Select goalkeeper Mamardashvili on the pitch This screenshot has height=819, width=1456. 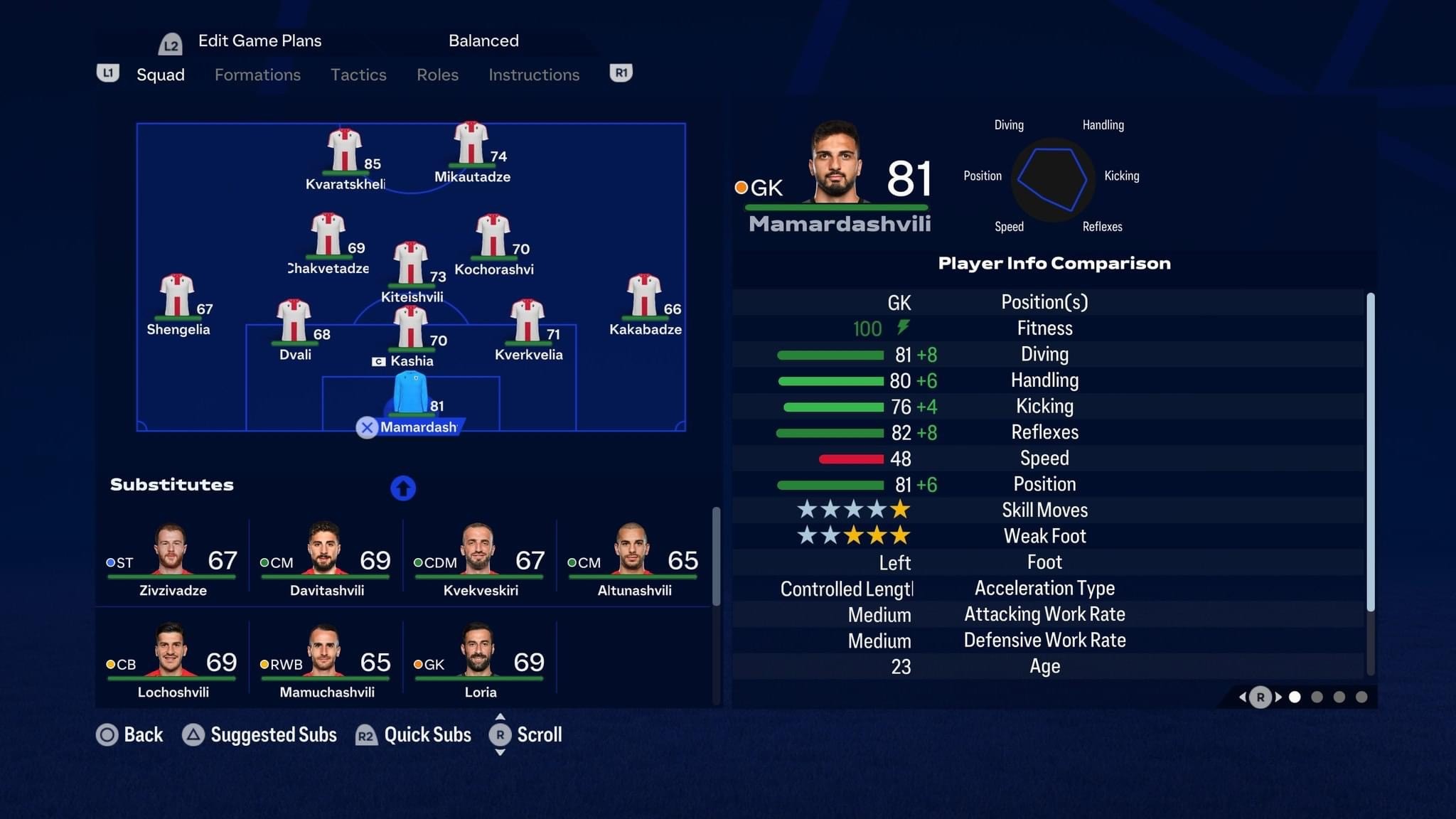tap(411, 393)
